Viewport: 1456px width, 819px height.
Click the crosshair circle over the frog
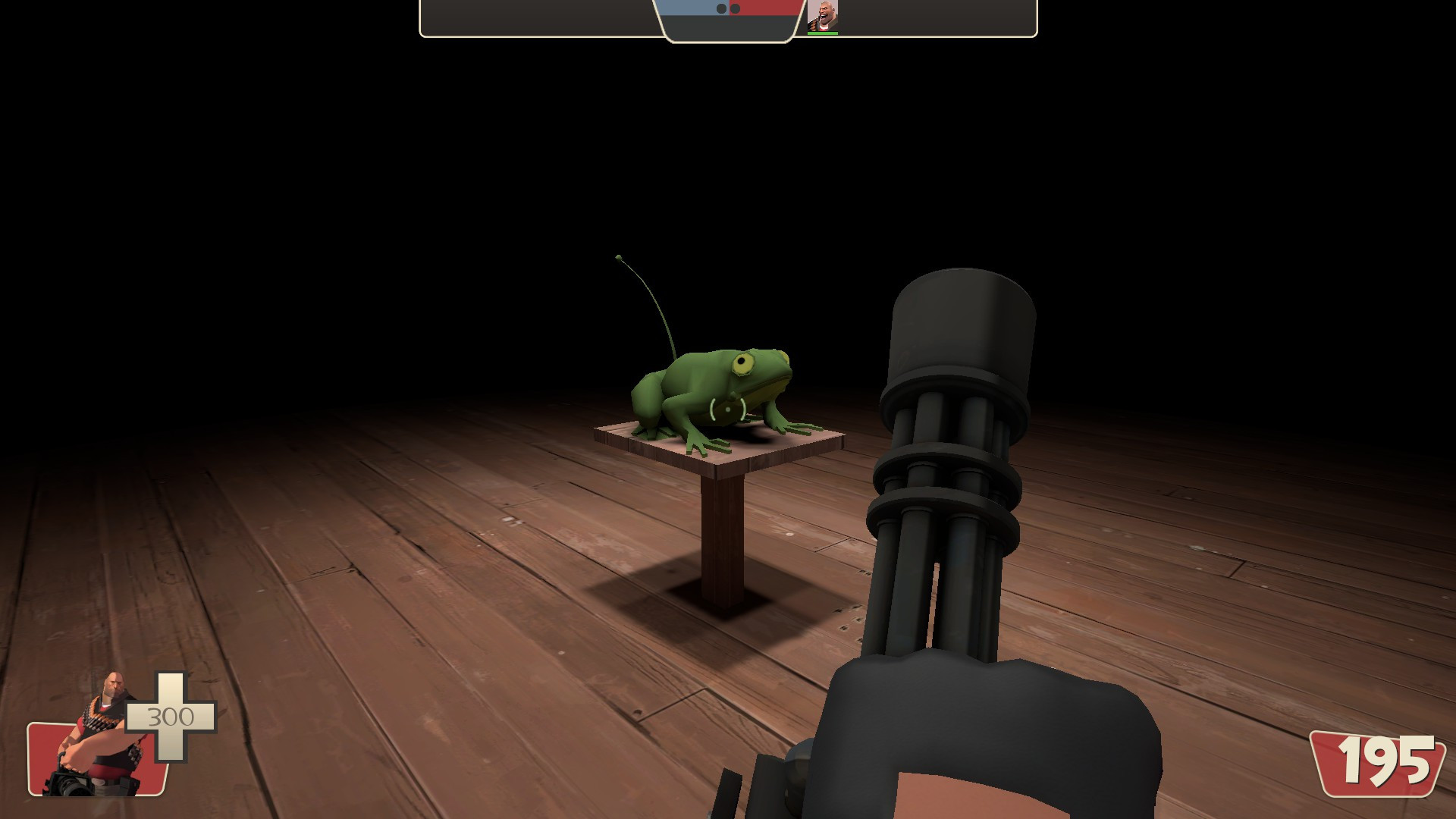pos(726,411)
